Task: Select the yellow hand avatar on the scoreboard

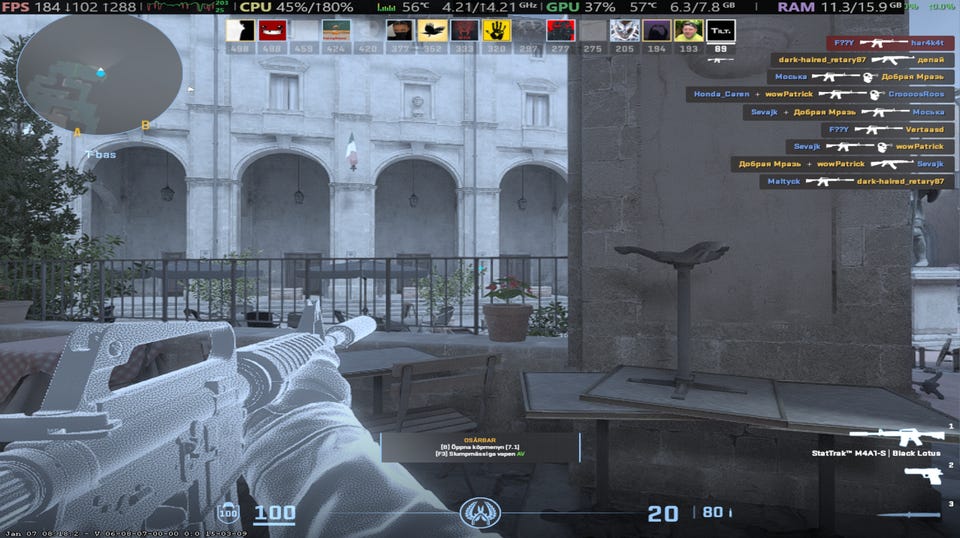Action: click(496, 31)
